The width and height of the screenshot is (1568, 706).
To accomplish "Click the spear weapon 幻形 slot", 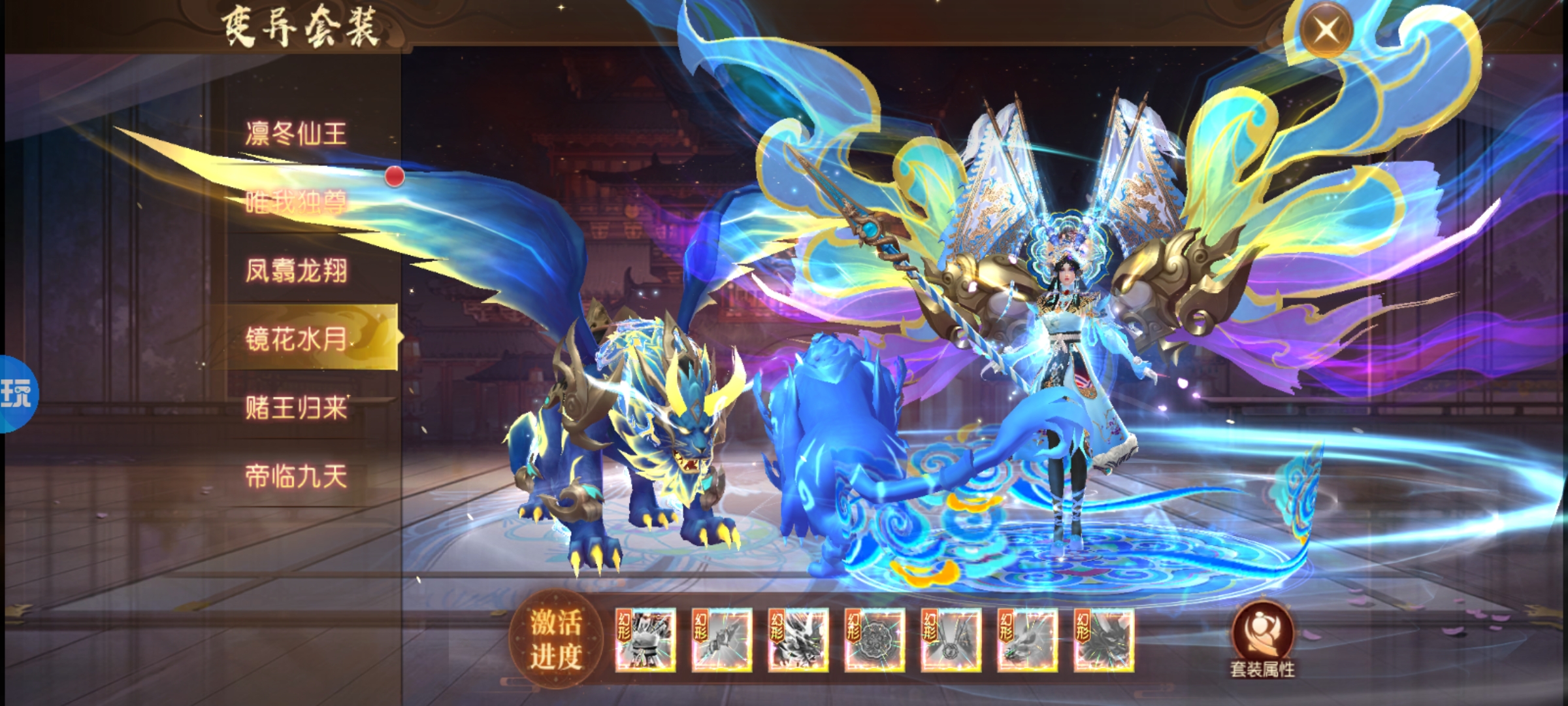I will [721, 640].
